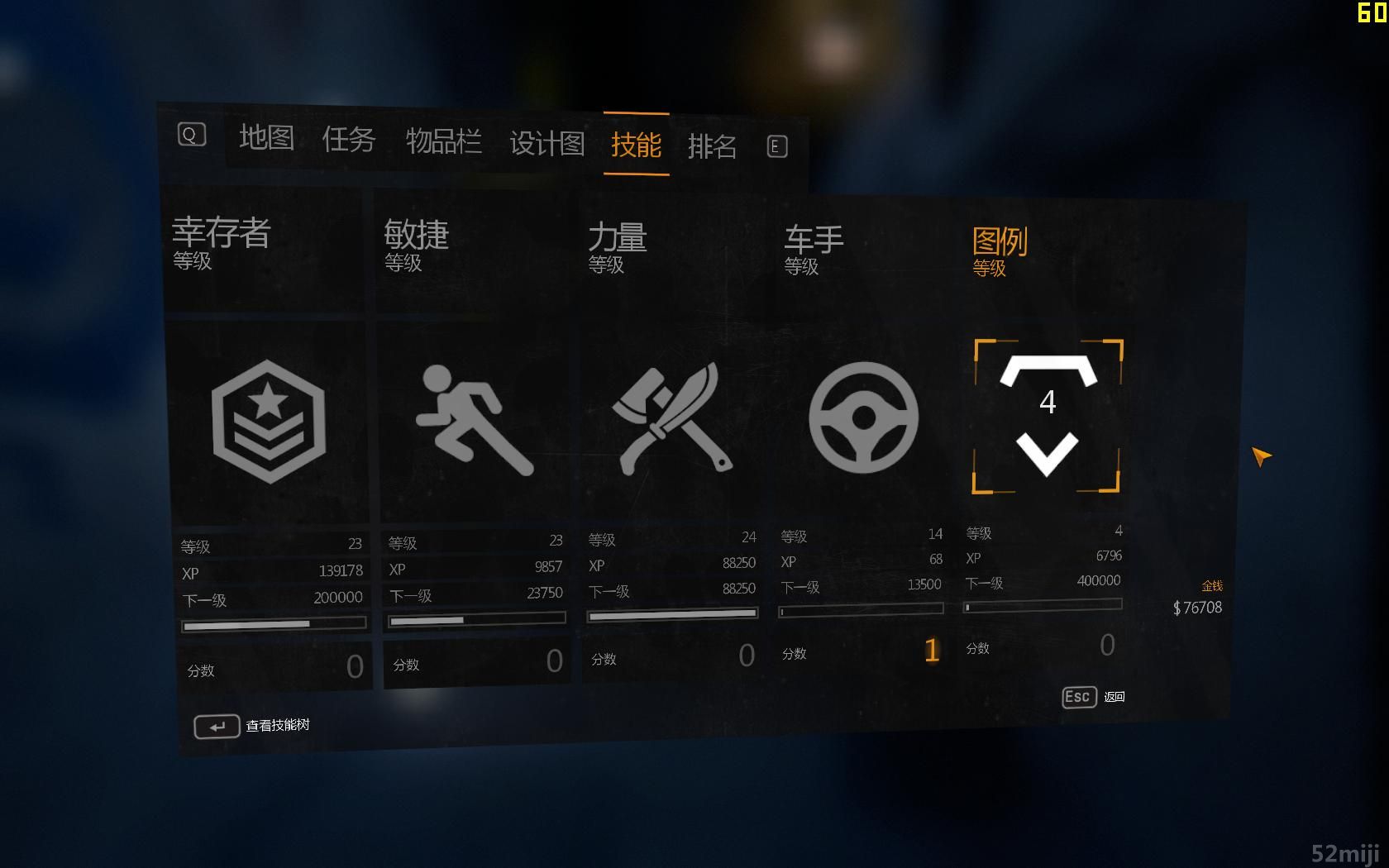Open the 任务 tab
Viewport: 1389px width, 868px height.
pyautogui.click(x=348, y=139)
